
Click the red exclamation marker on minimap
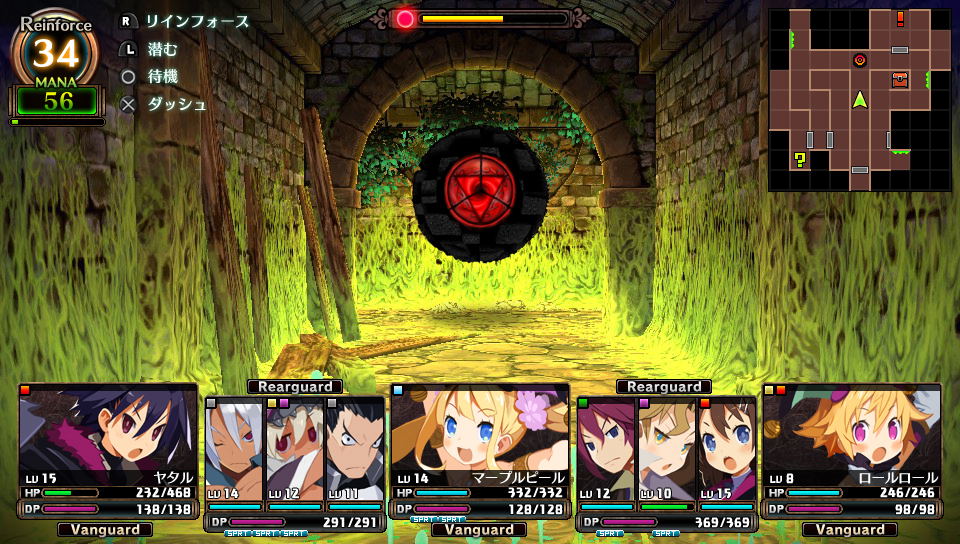(900, 18)
